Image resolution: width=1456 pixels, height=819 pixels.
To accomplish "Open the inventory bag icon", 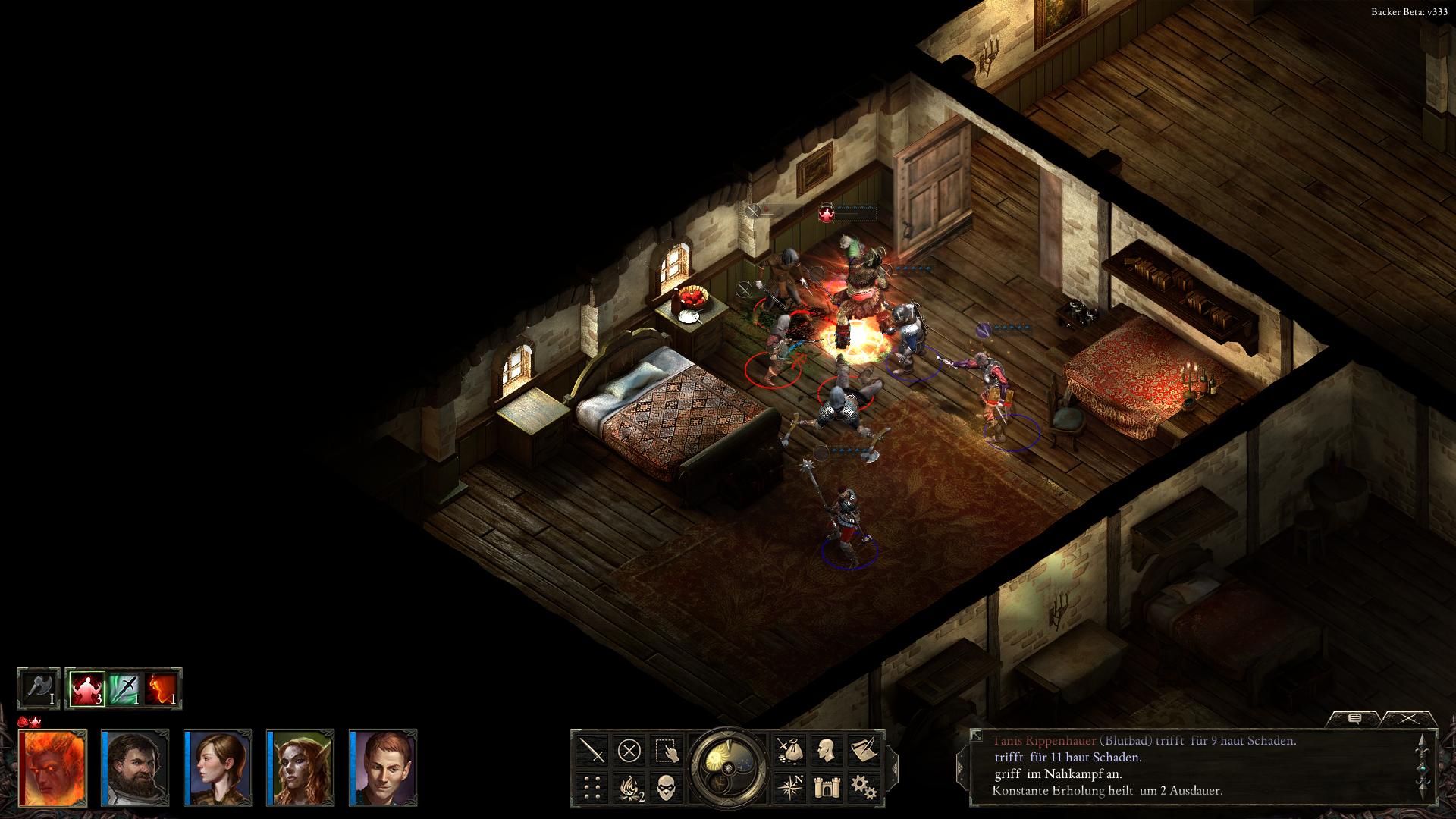I will [x=789, y=751].
